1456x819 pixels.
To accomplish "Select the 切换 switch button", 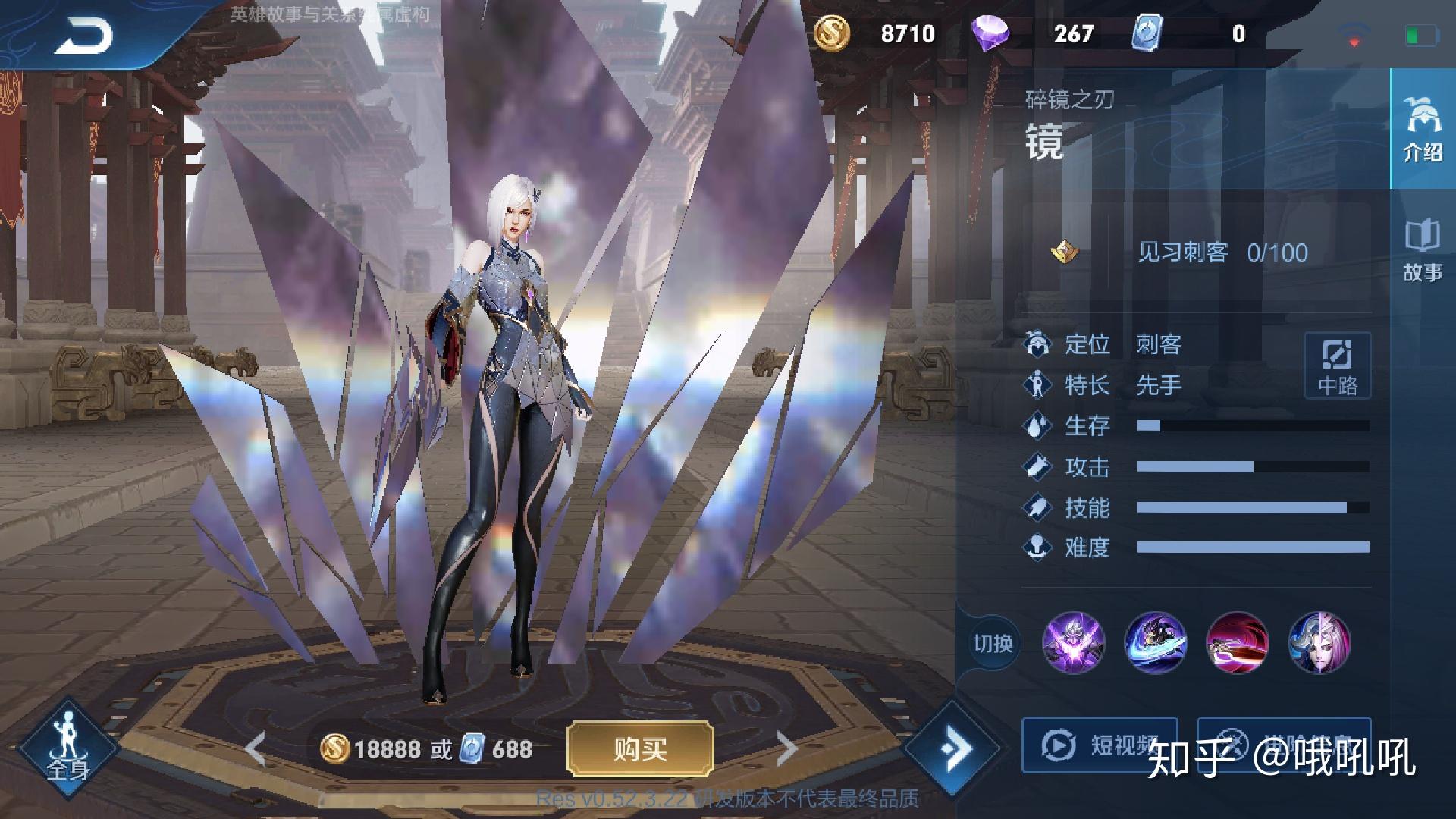I will coord(993,644).
